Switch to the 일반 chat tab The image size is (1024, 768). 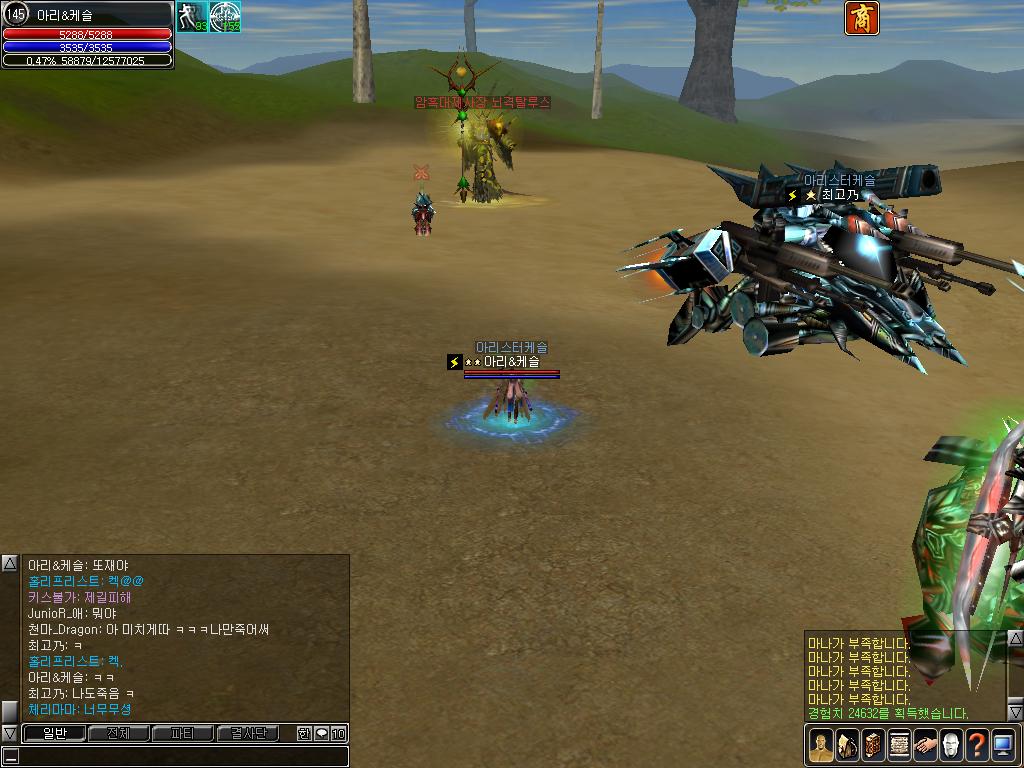coord(53,733)
